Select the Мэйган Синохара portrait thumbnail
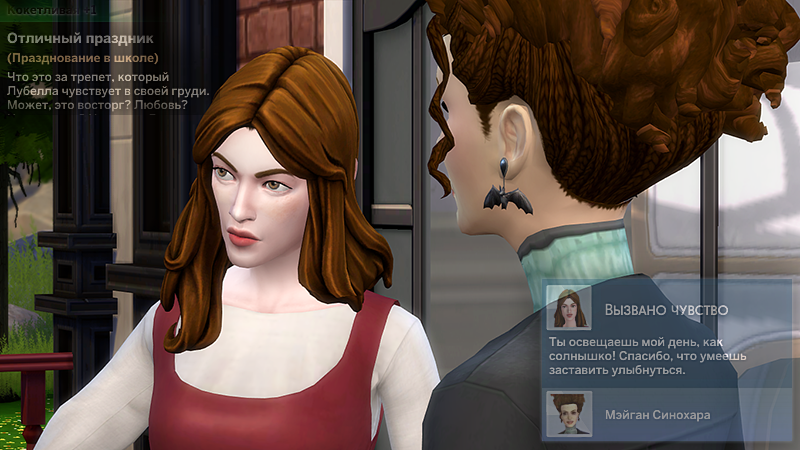Image resolution: width=800 pixels, height=450 pixels. click(569, 412)
